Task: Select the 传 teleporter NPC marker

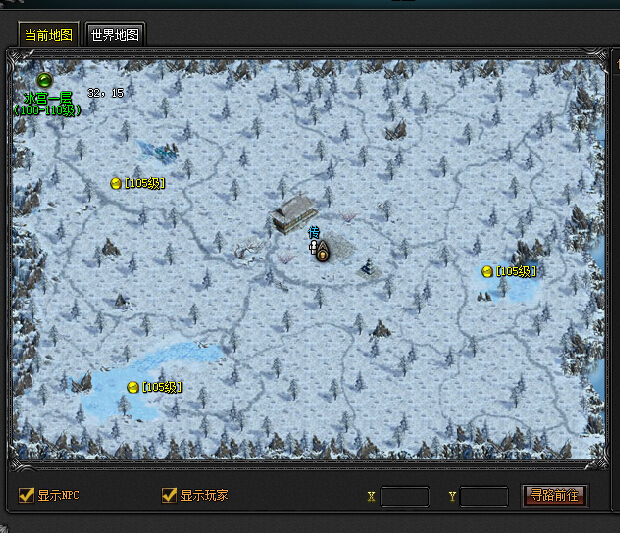Action: [314, 246]
